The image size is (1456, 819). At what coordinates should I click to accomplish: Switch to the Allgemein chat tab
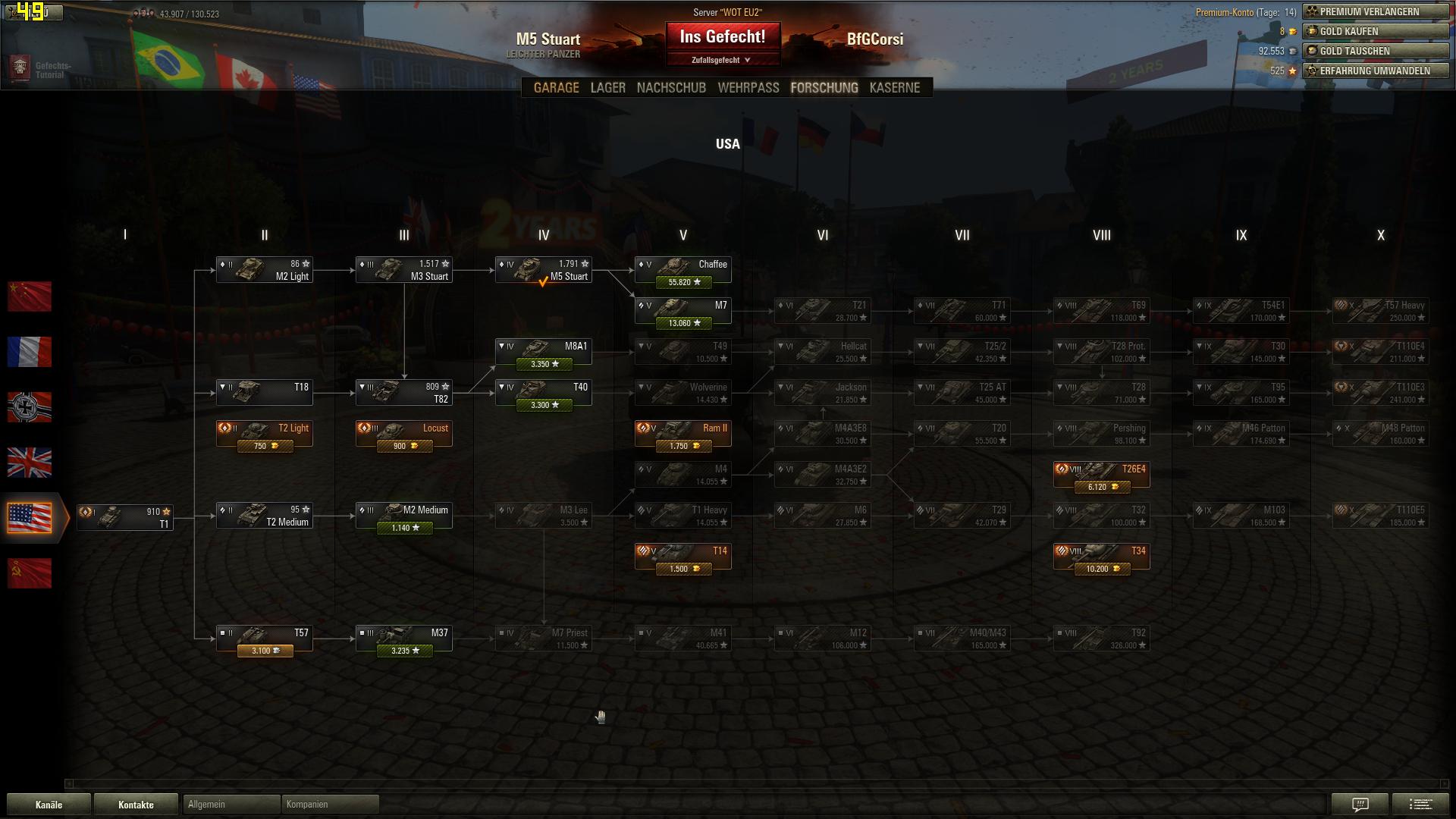point(231,805)
